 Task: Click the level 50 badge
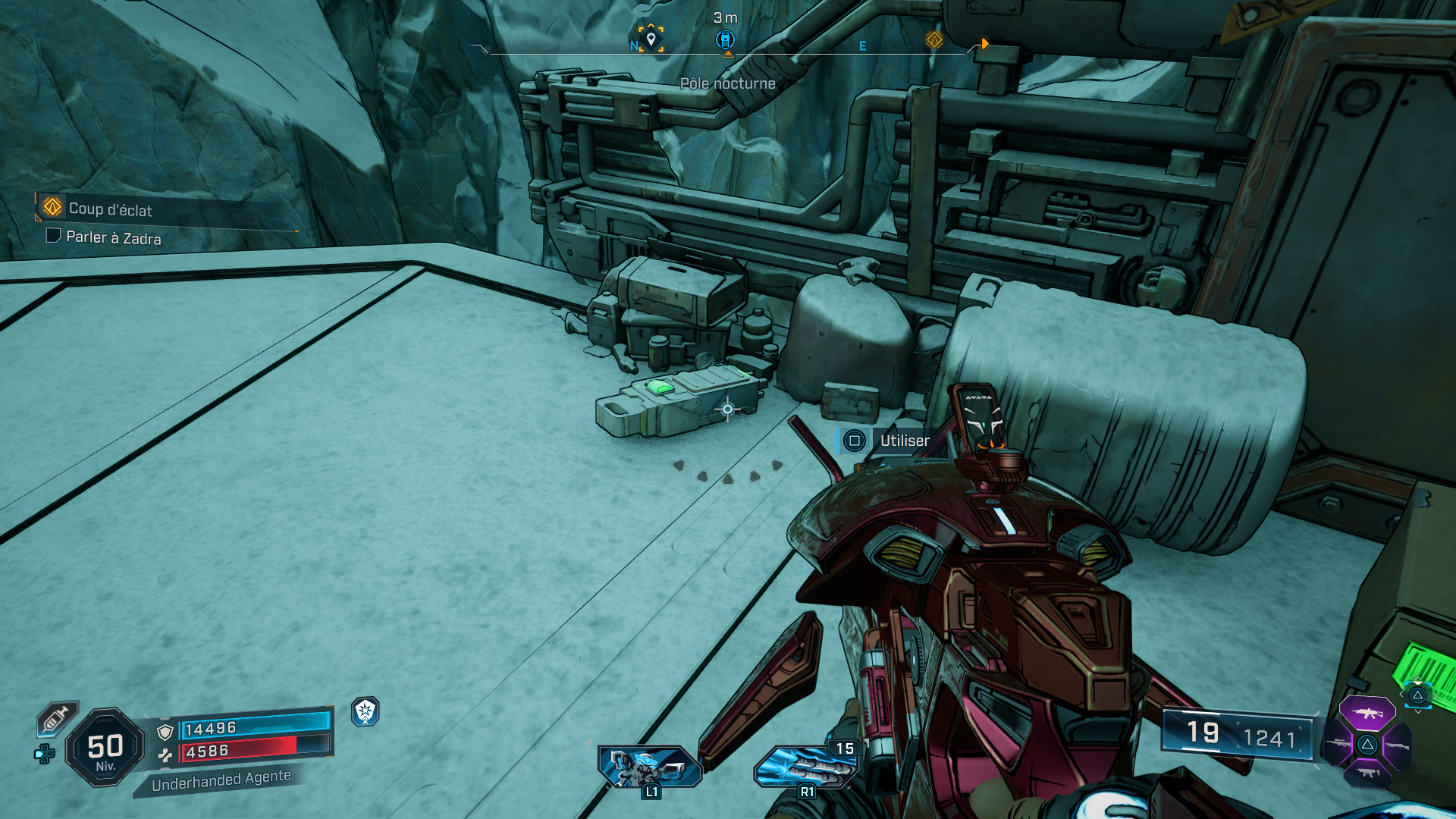click(x=105, y=748)
